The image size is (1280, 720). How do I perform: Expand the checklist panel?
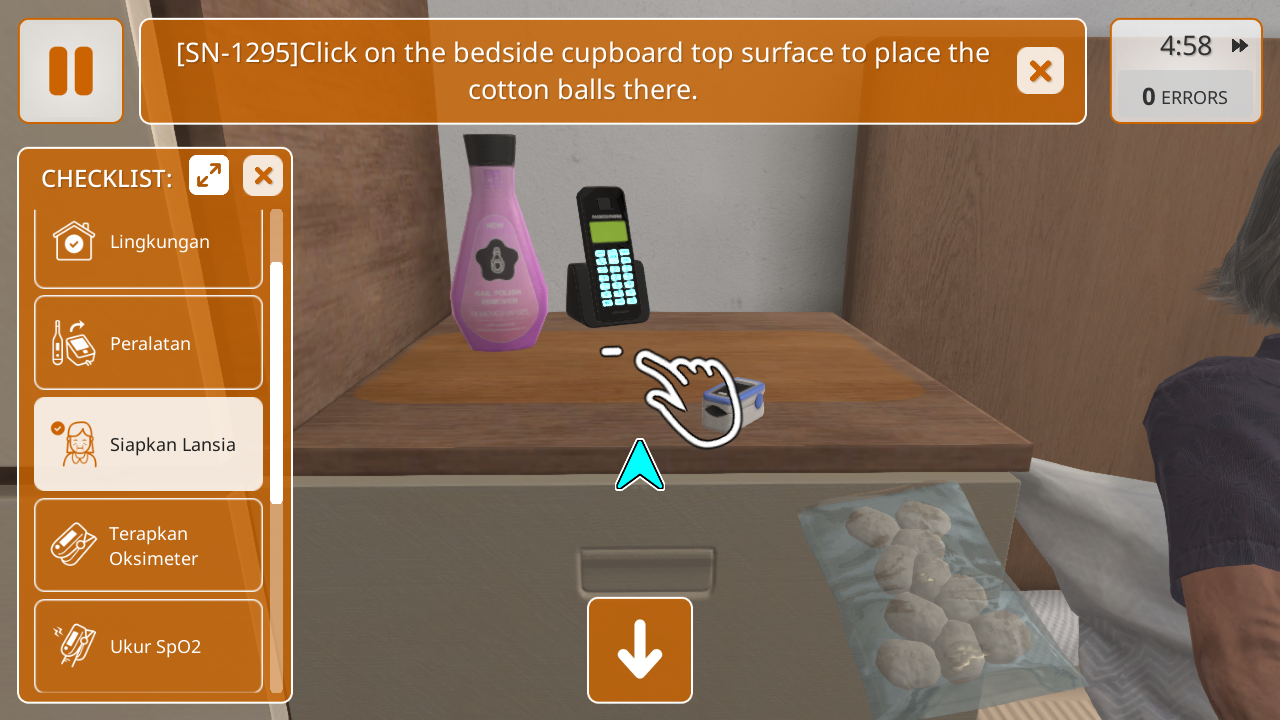click(x=209, y=176)
